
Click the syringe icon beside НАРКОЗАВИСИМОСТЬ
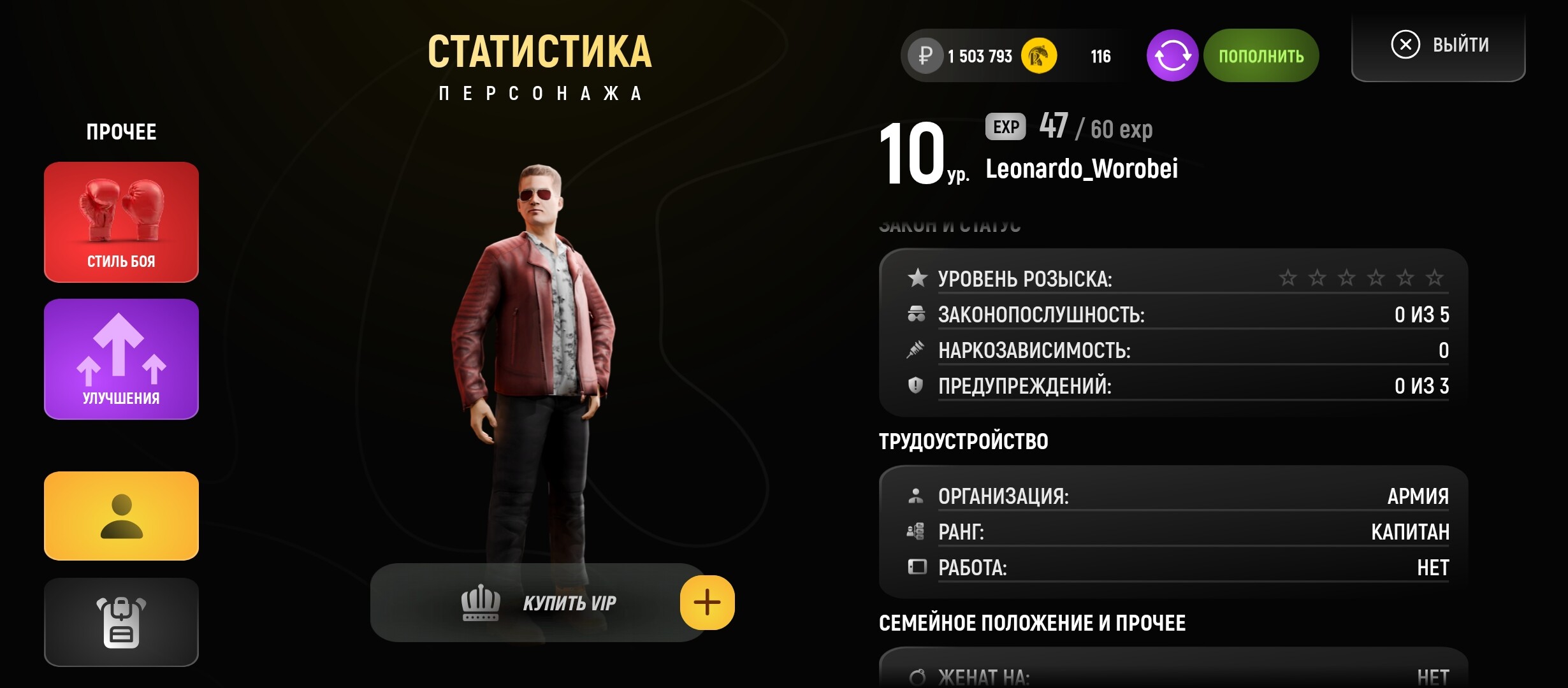(916, 350)
